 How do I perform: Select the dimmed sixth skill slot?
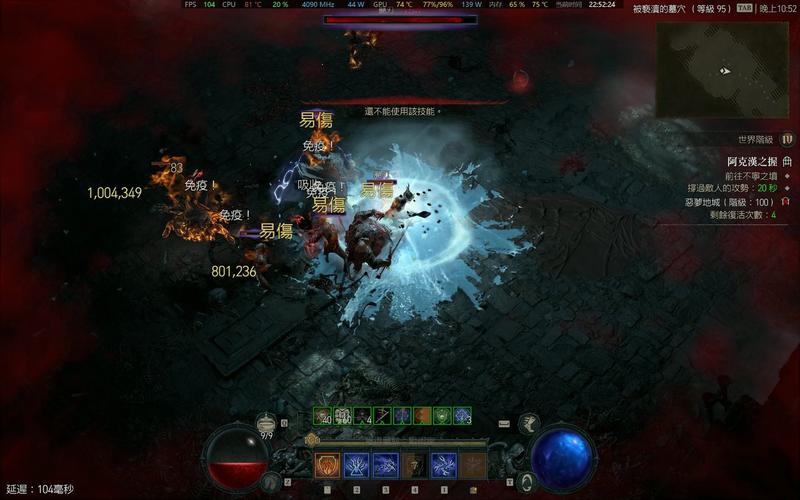(473, 464)
